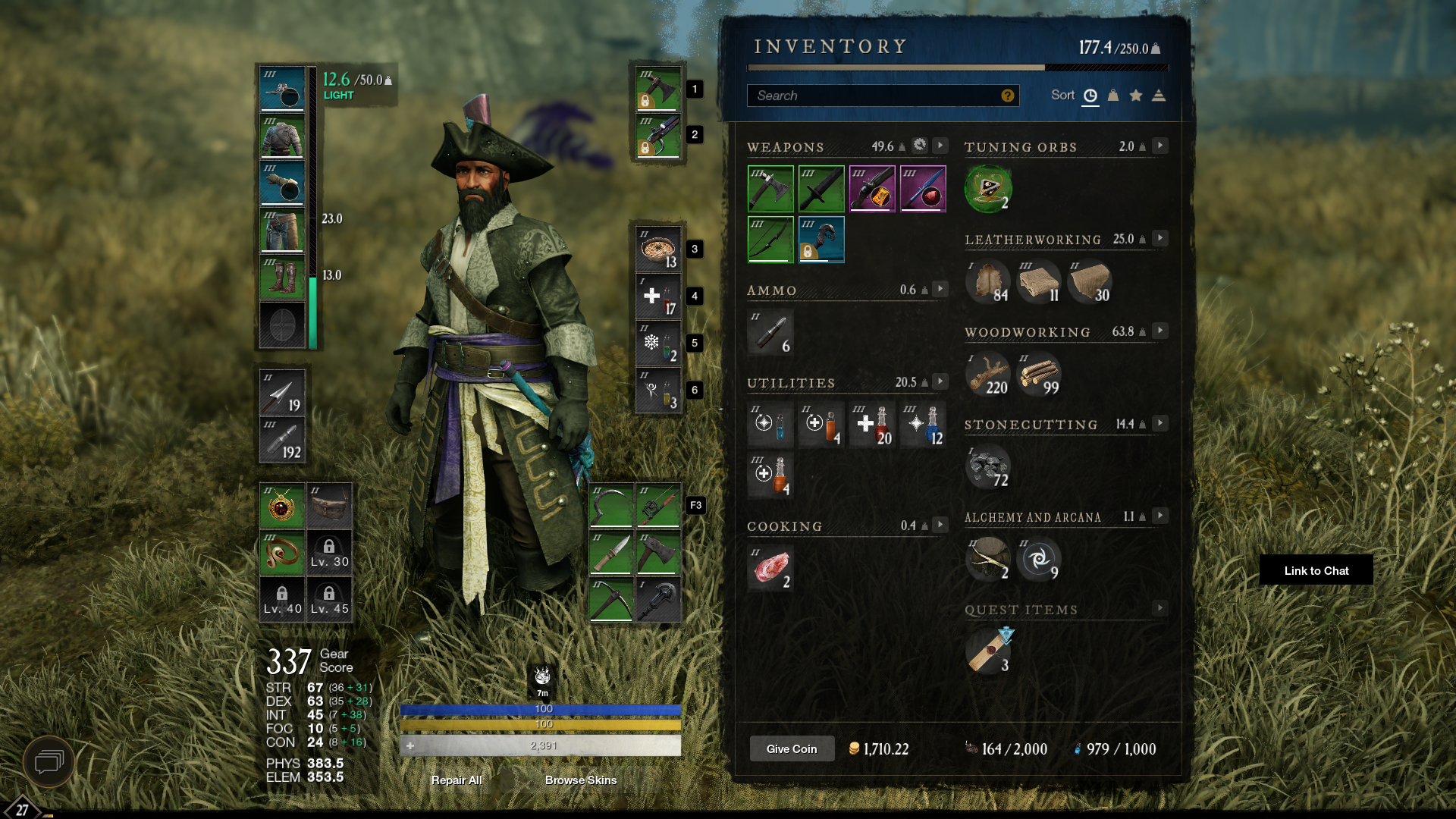Image resolution: width=1456 pixels, height=819 pixels.
Task: Repair All equipped gear
Action: click(x=457, y=780)
